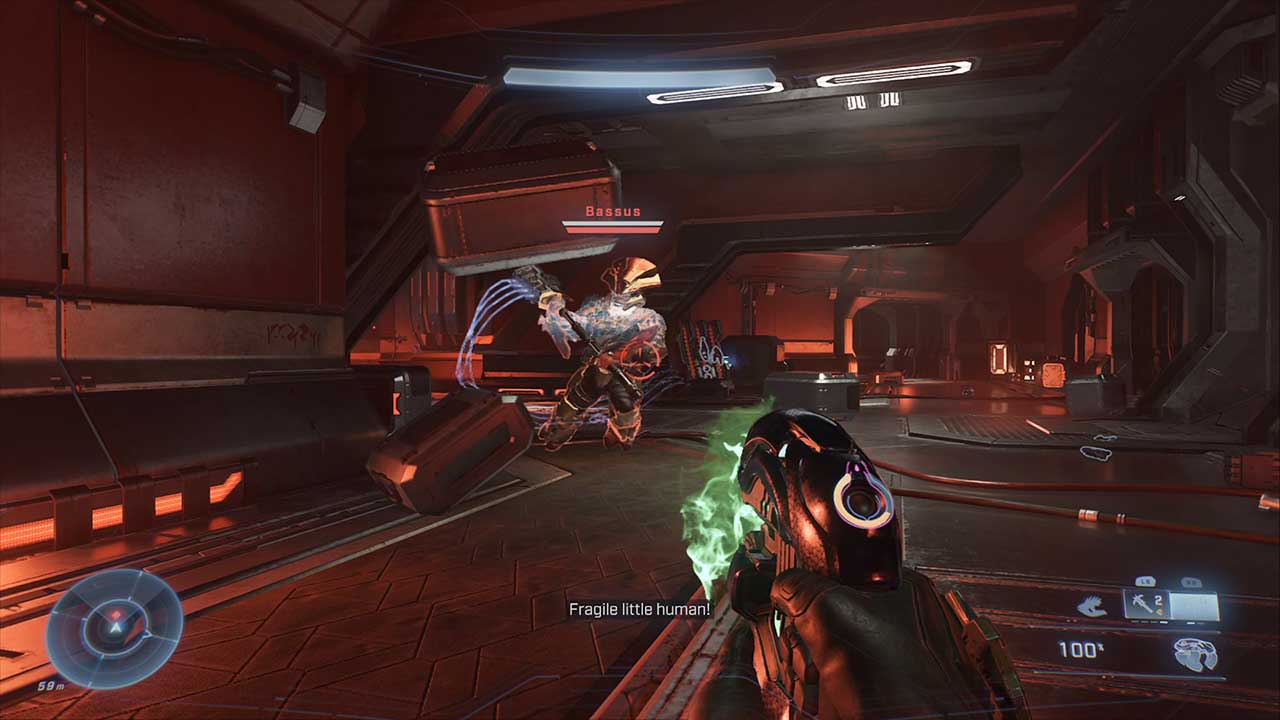Select the equipped plasma weapon icon

coord(1196,655)
